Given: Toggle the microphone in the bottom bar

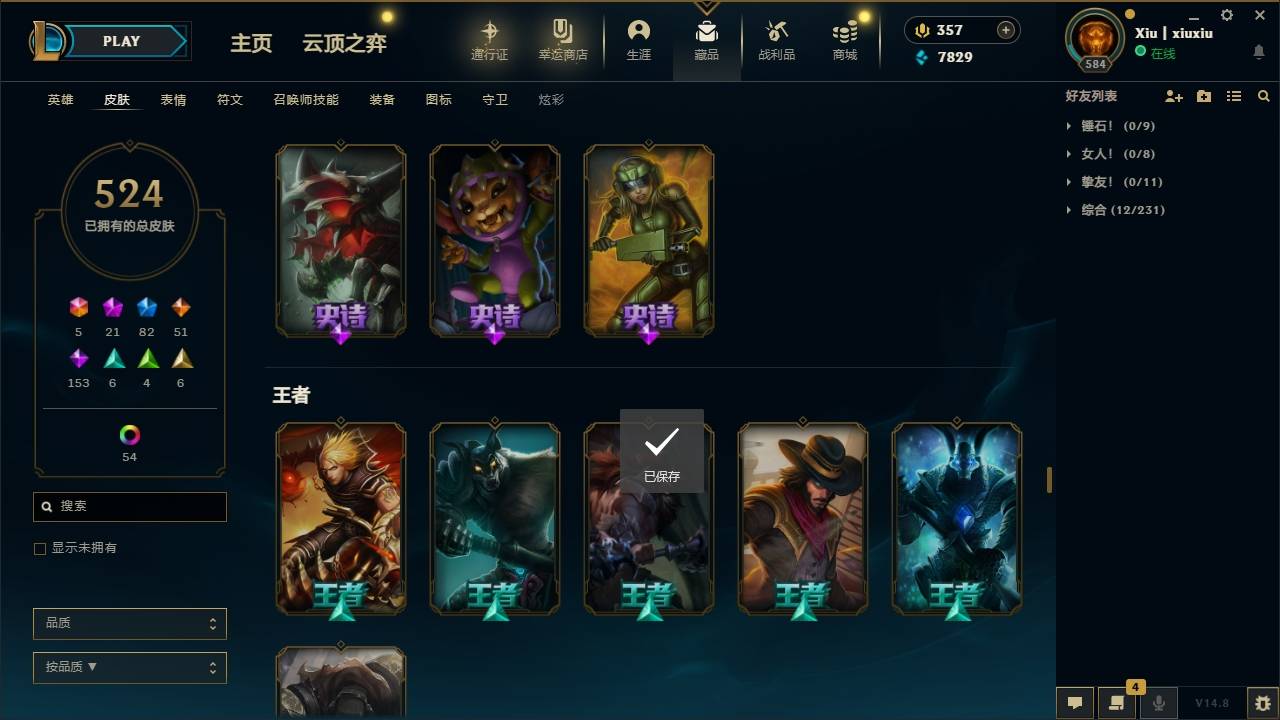Looking at the screenshot, I should pyautogui.click(x=1159, y=703).
